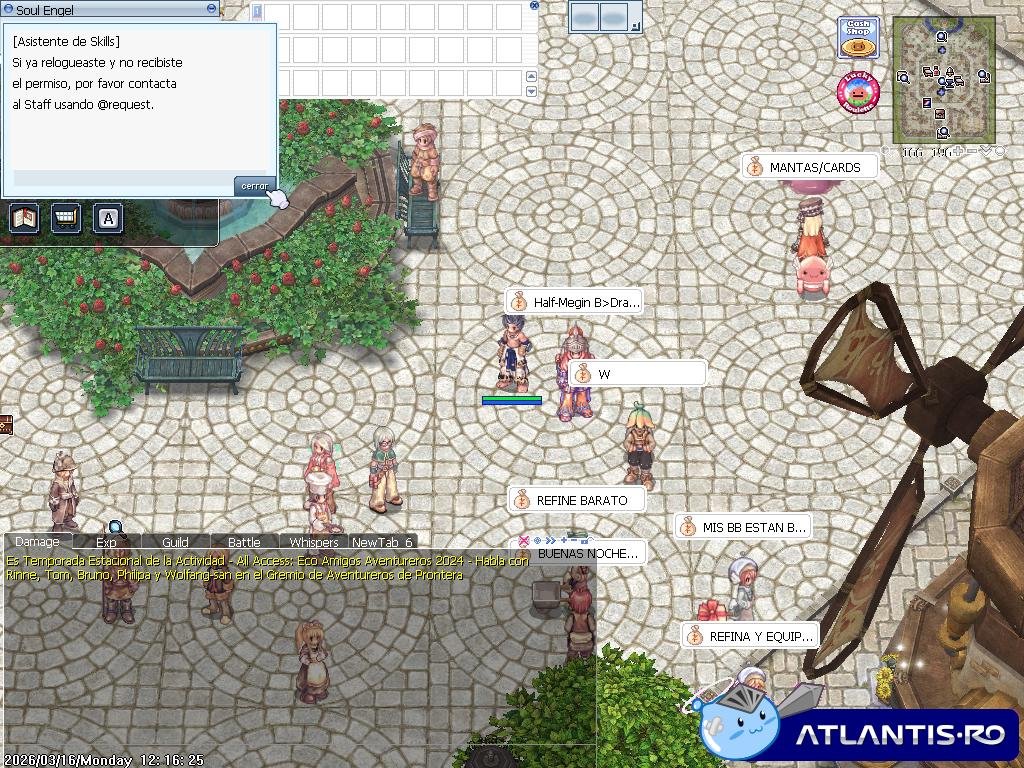Screen dimensions: 1024x768
Task: Zoom out the minimap with the minus button
Action: click(972, 152)
